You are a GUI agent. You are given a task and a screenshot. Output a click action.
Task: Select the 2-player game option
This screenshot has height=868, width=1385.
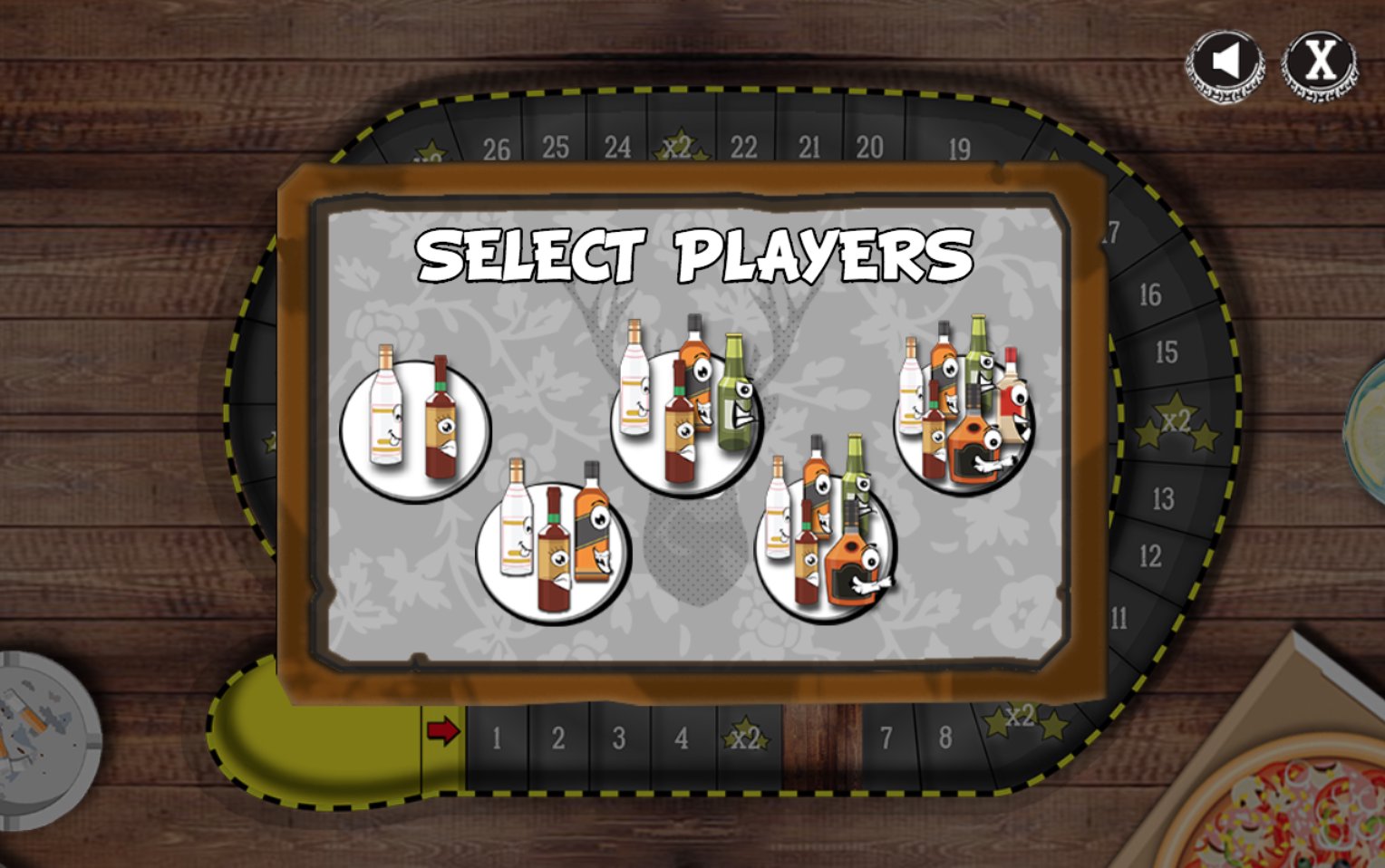414,424
